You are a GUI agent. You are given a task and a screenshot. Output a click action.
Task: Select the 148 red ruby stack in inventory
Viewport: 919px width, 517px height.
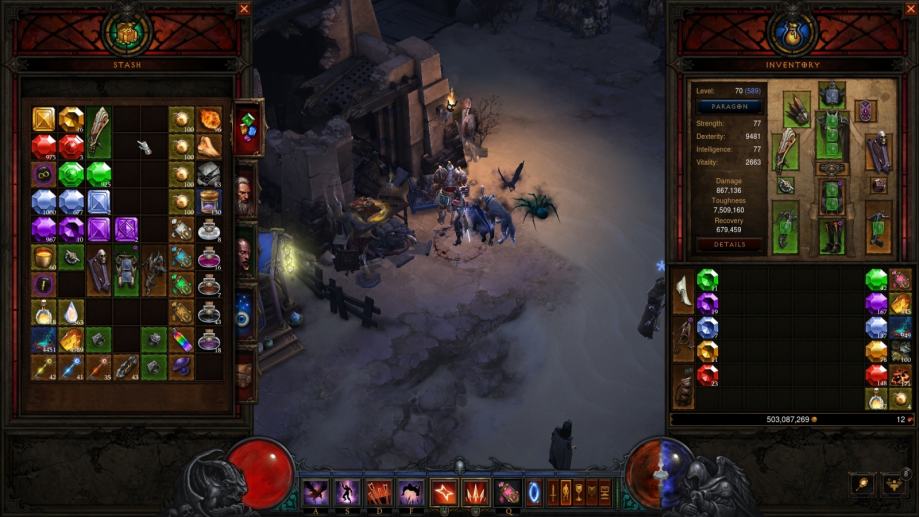tap(877, 375)
